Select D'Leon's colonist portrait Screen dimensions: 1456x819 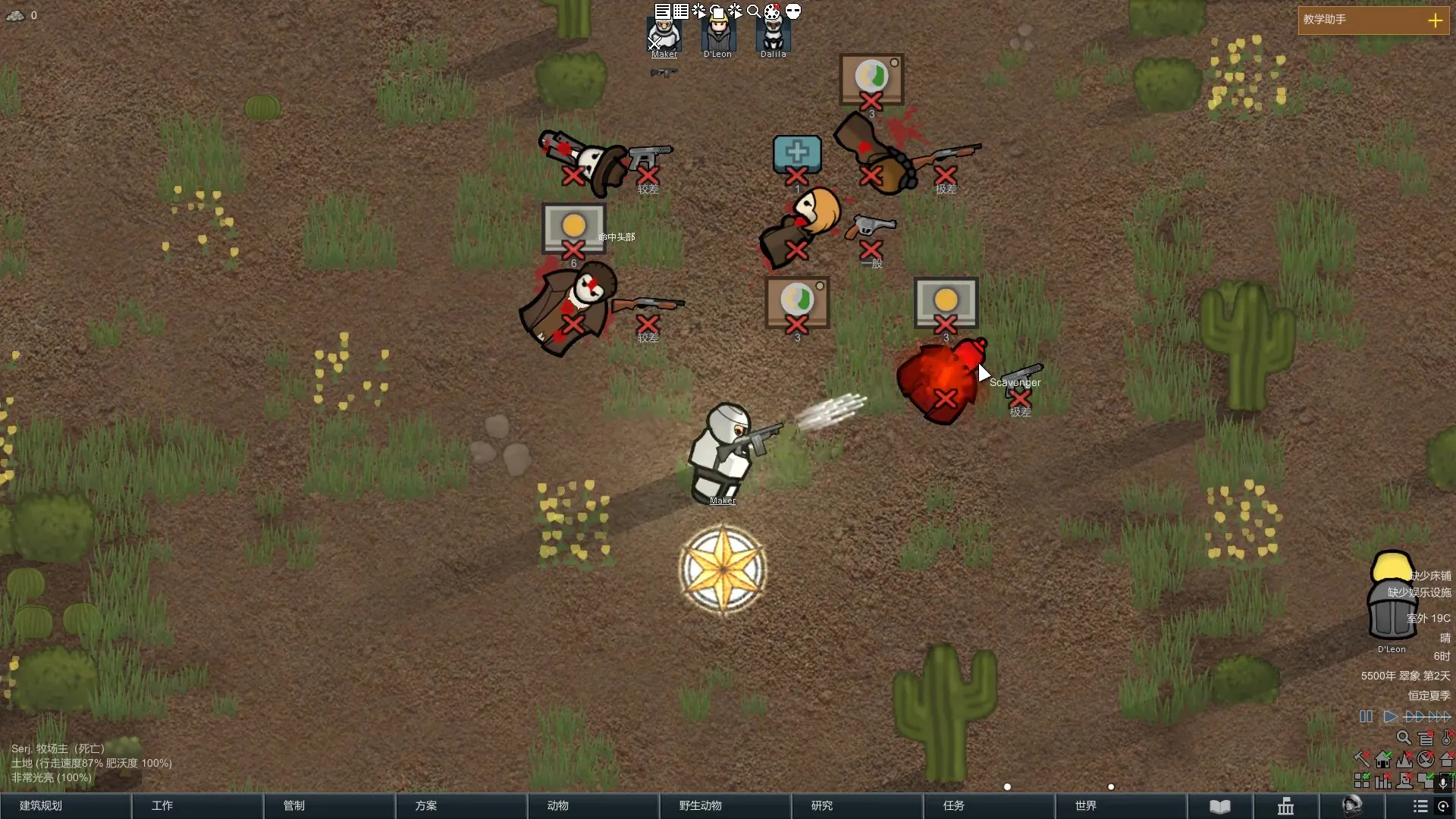click(x=717, y=36)
